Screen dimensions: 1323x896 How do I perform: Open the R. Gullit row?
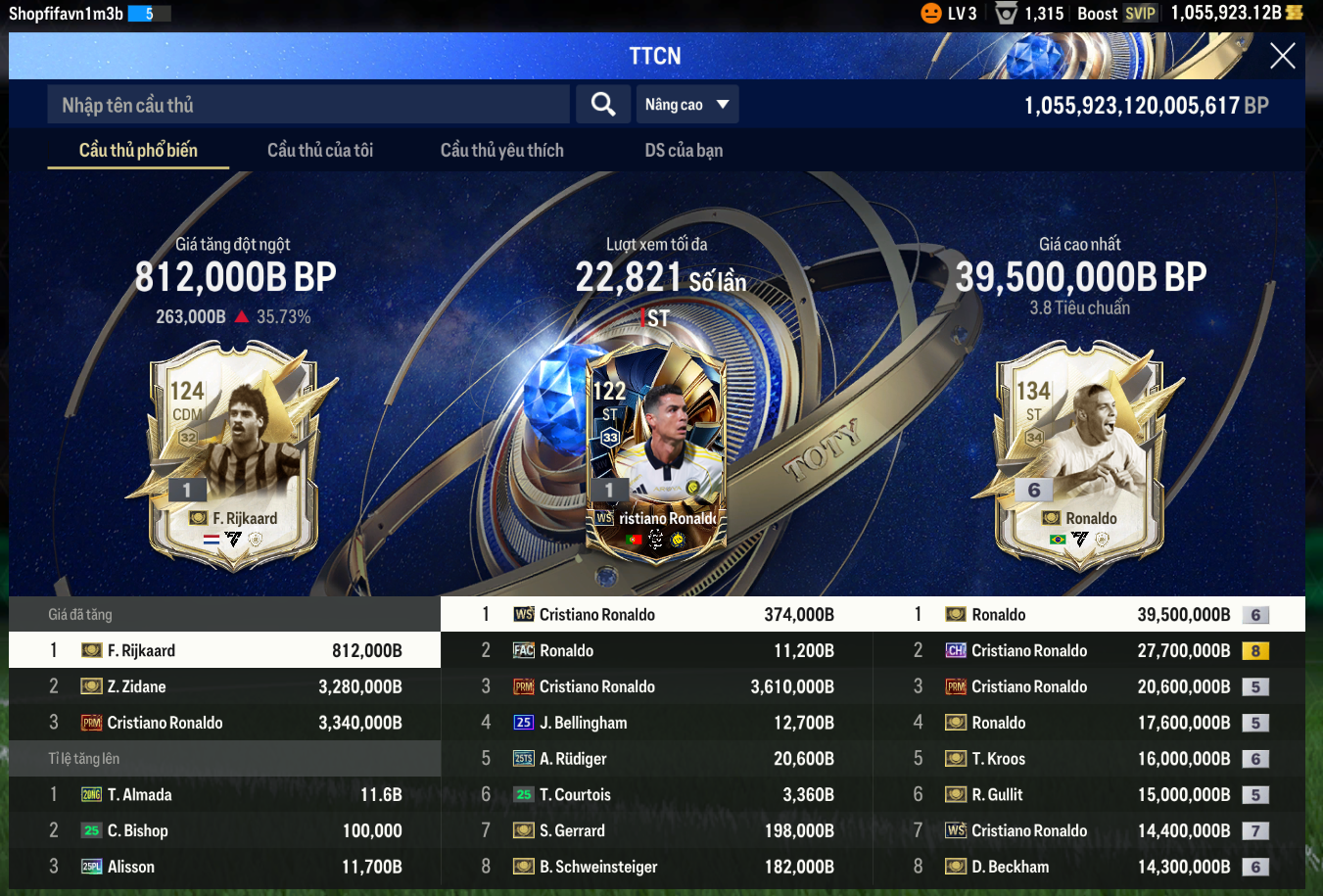point(1088,794)
